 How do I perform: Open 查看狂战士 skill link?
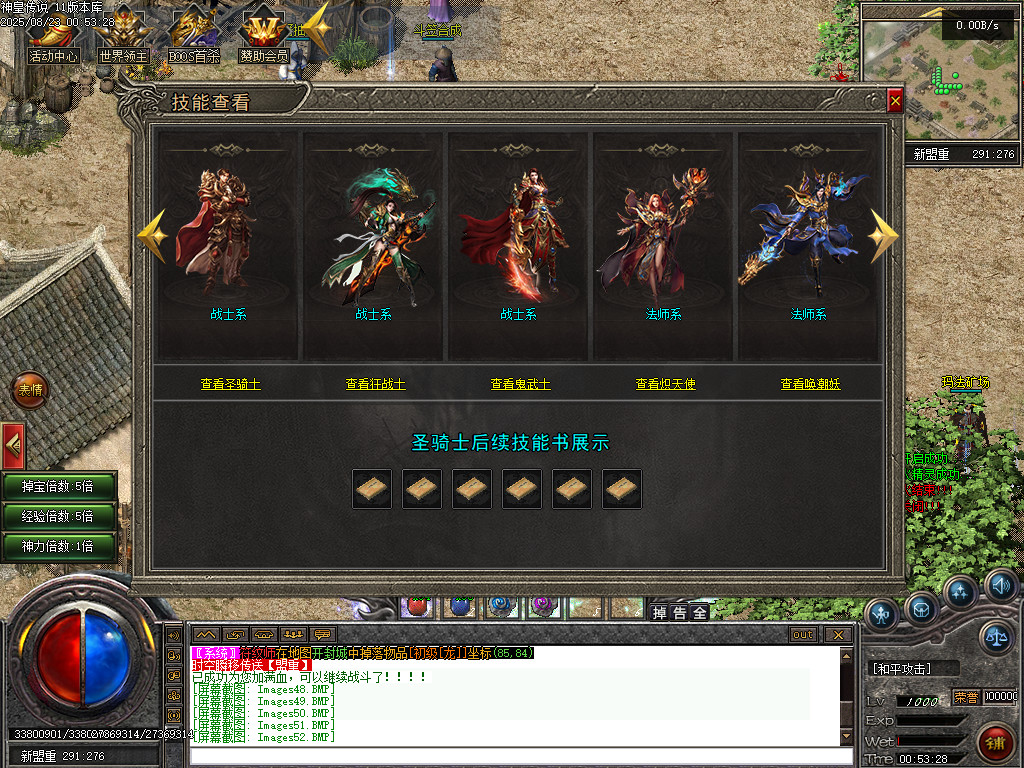[375, 384]
